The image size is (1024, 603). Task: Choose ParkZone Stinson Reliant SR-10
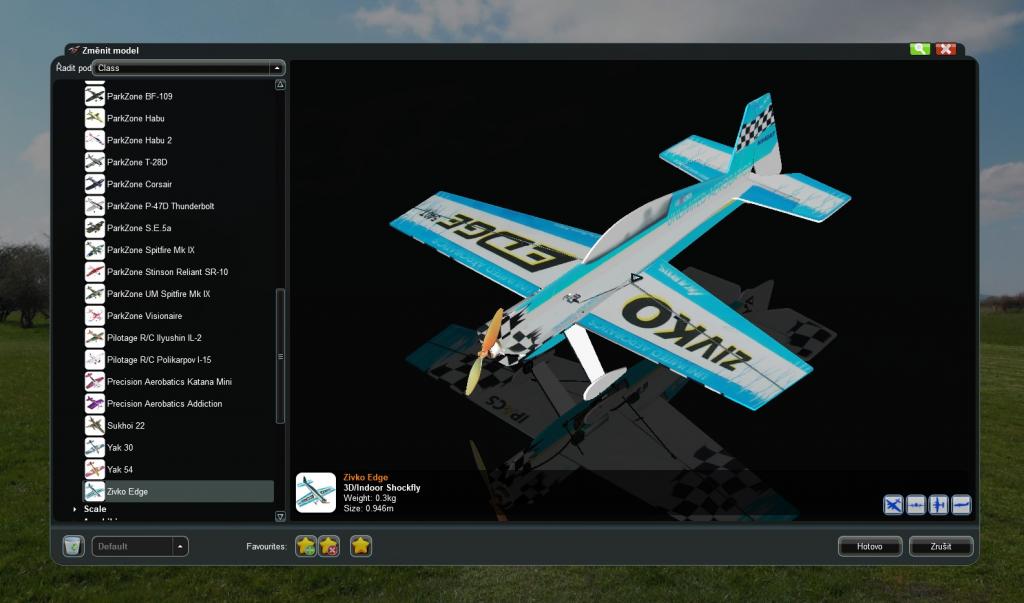(167, 272)
